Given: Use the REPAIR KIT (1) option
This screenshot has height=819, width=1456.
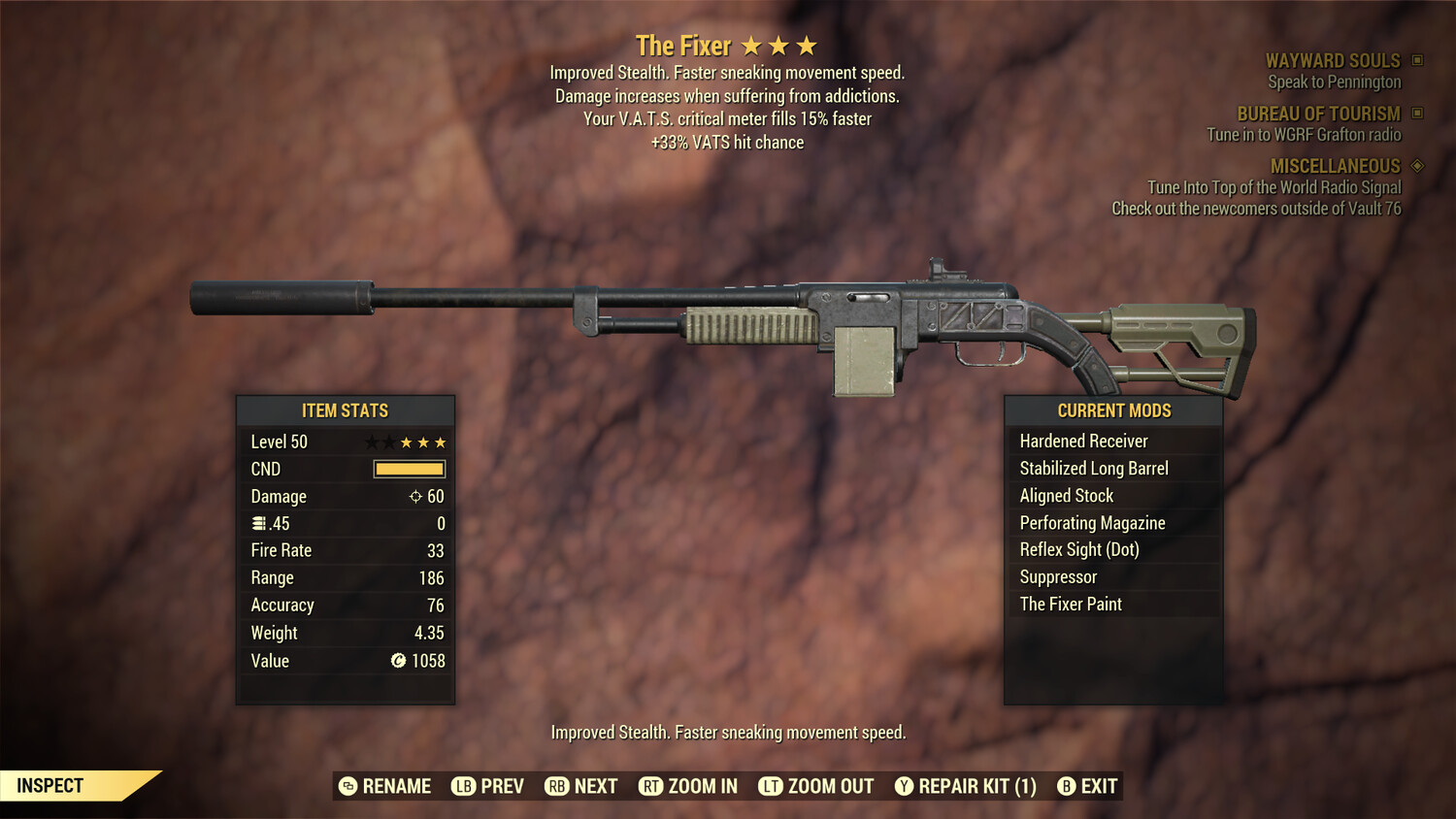Looking at the screenshot, I should point(966,786).
